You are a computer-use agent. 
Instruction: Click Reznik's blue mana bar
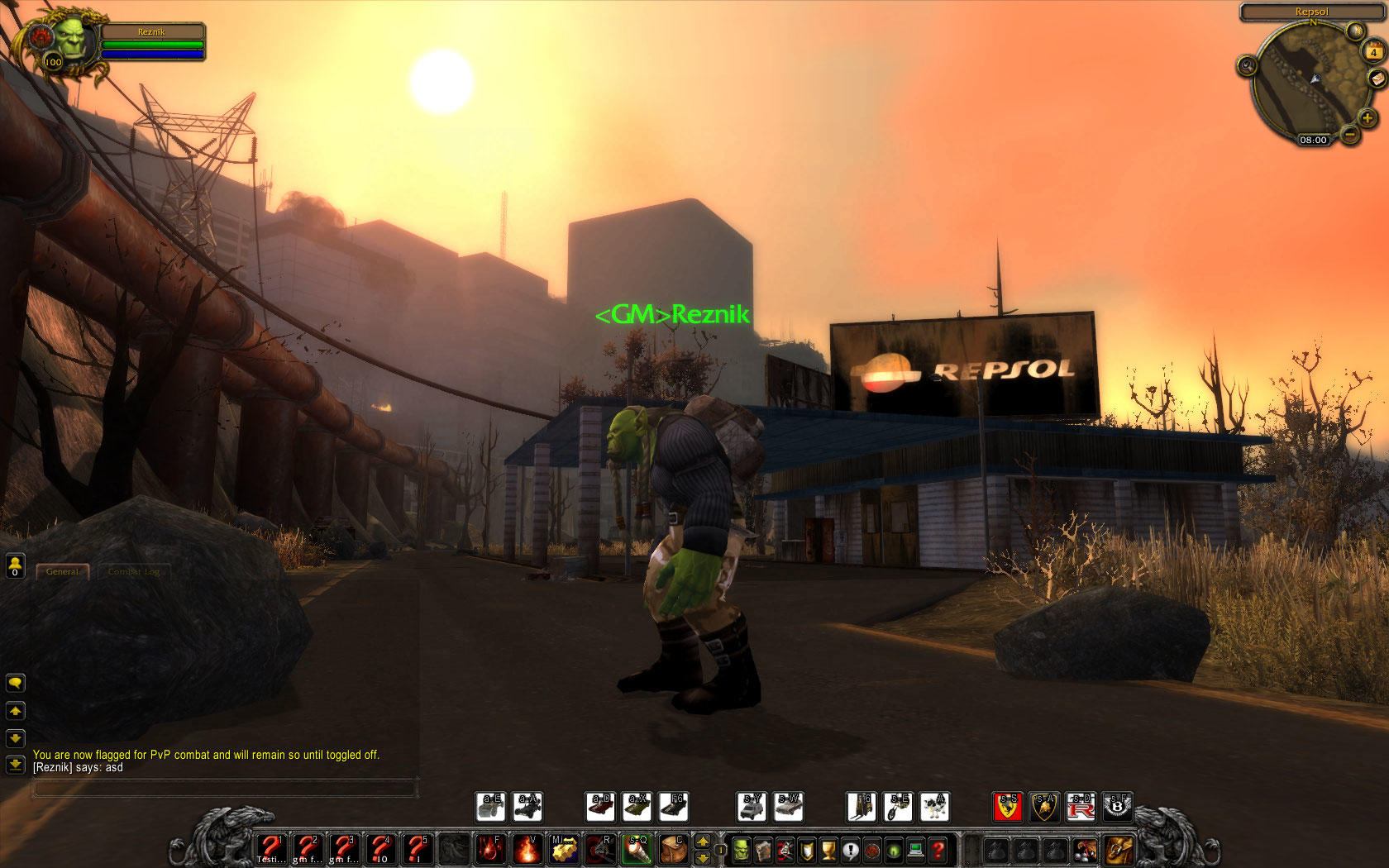153,53
